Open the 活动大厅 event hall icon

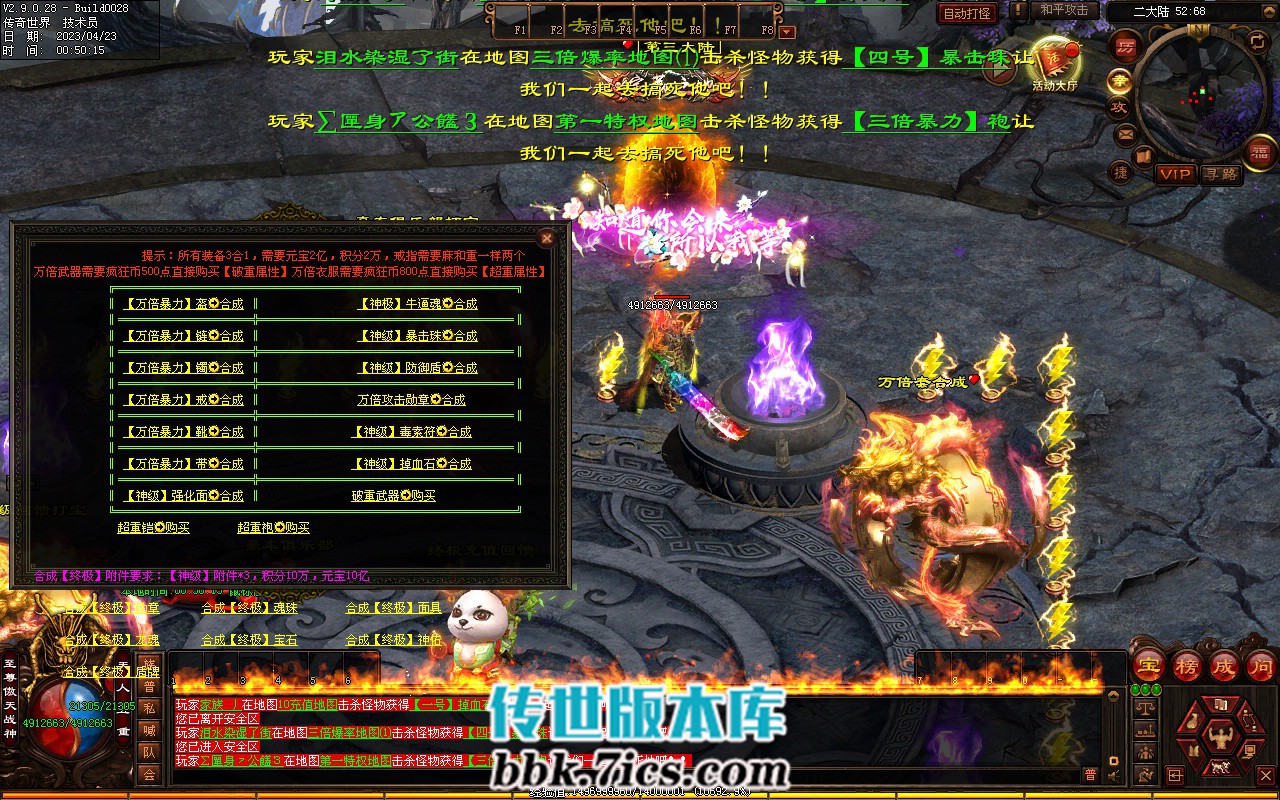pos(1055,62)
